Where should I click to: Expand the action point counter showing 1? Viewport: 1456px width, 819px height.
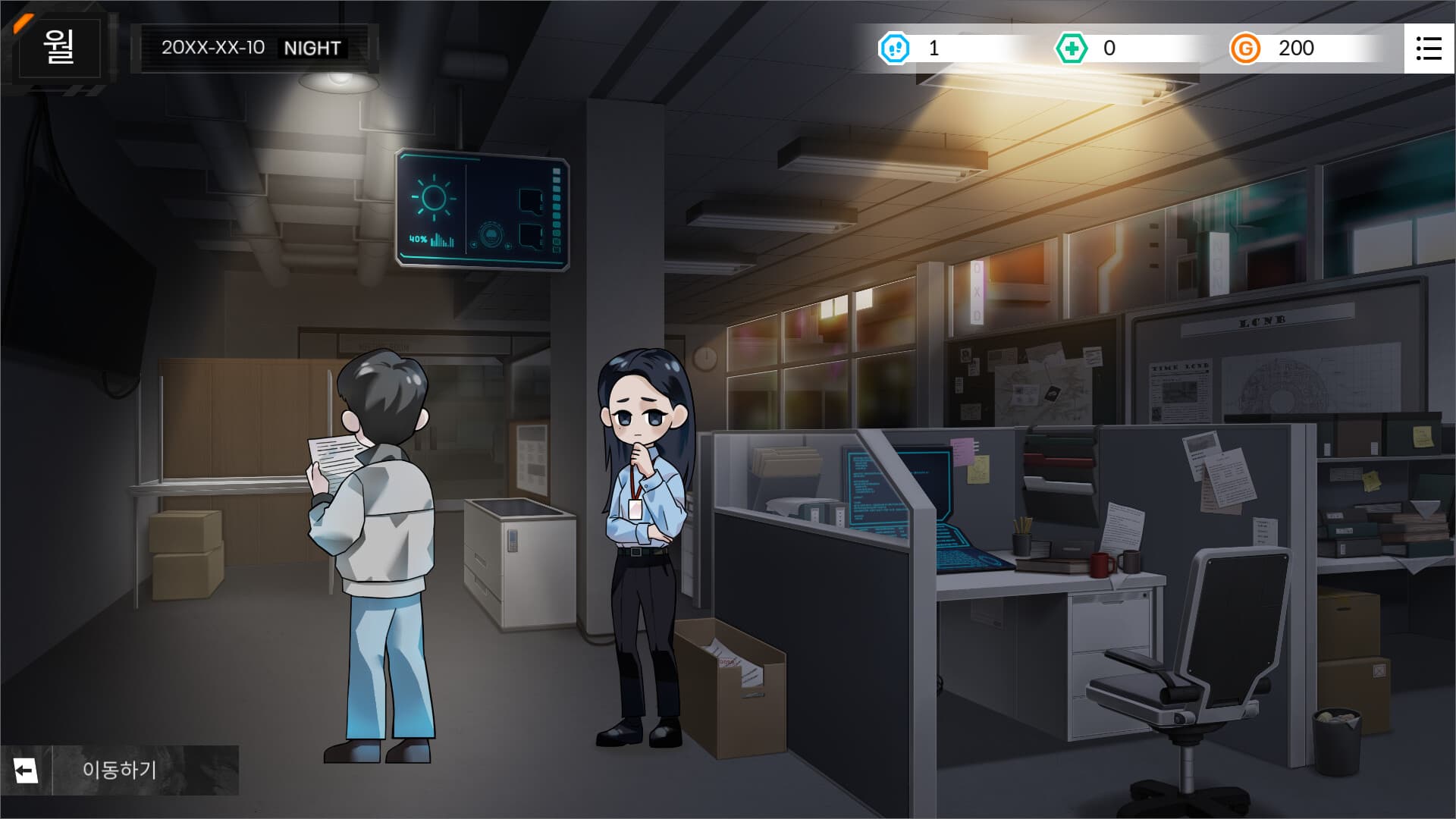coord(931,49)
